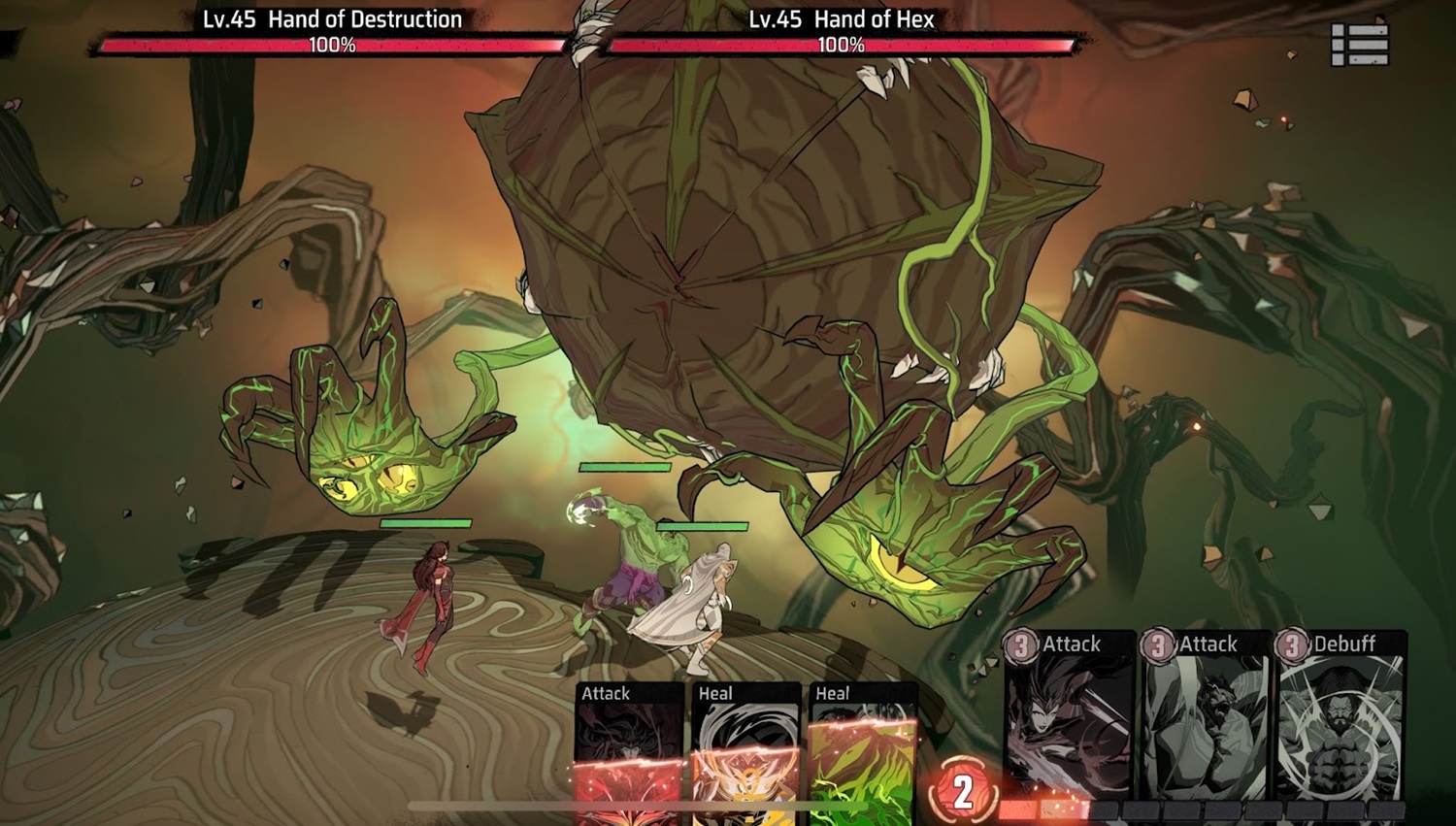The height and width of the screenshot is (826, 1456).
Task: Open the list menu icon
Action: (1359, 45)
